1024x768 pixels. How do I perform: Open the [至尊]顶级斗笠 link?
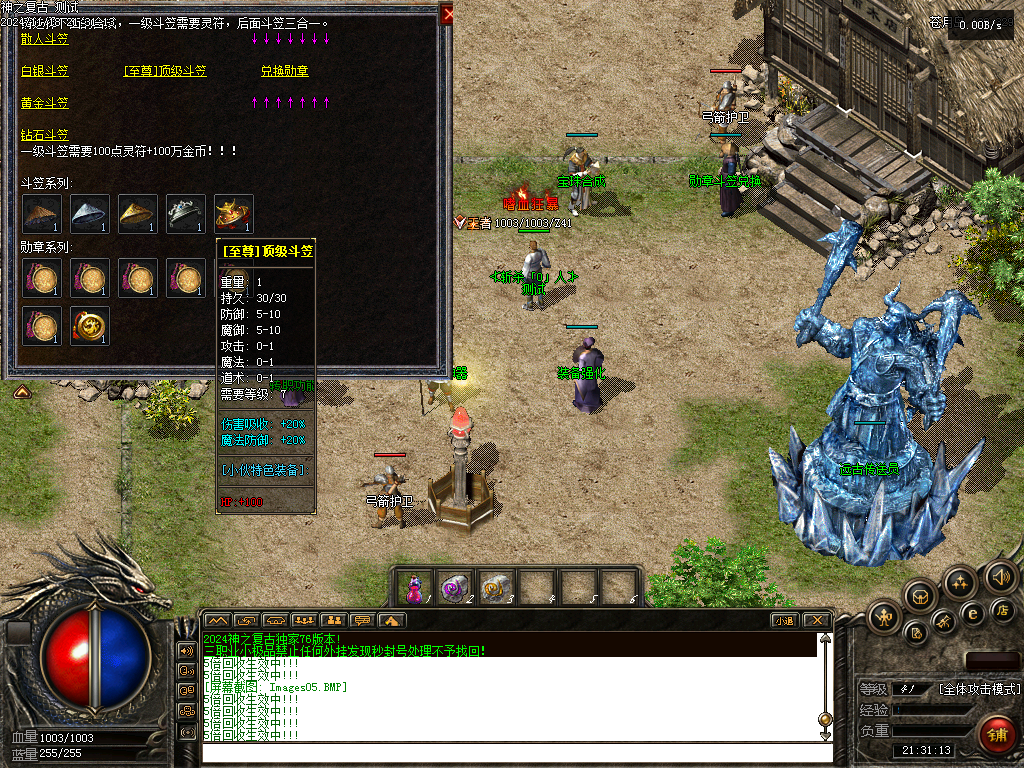coord(165,71)
